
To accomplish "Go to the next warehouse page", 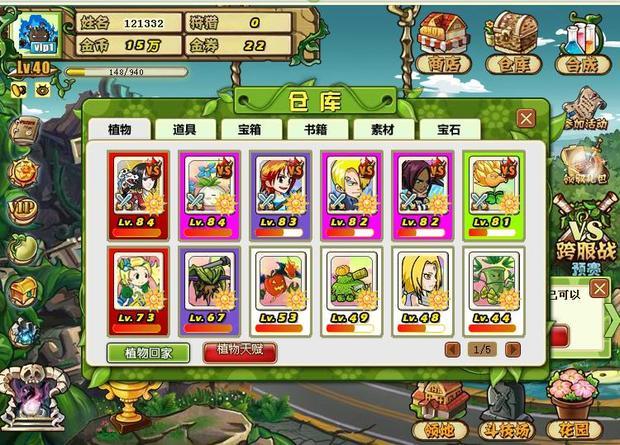I will tap(513, 349).
